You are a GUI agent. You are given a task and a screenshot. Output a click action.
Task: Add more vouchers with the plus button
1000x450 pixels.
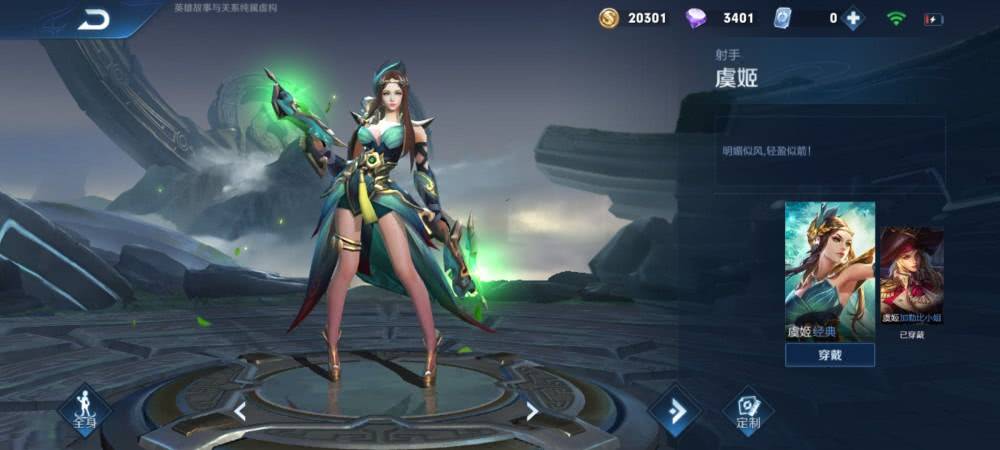[x=852, y=18]
